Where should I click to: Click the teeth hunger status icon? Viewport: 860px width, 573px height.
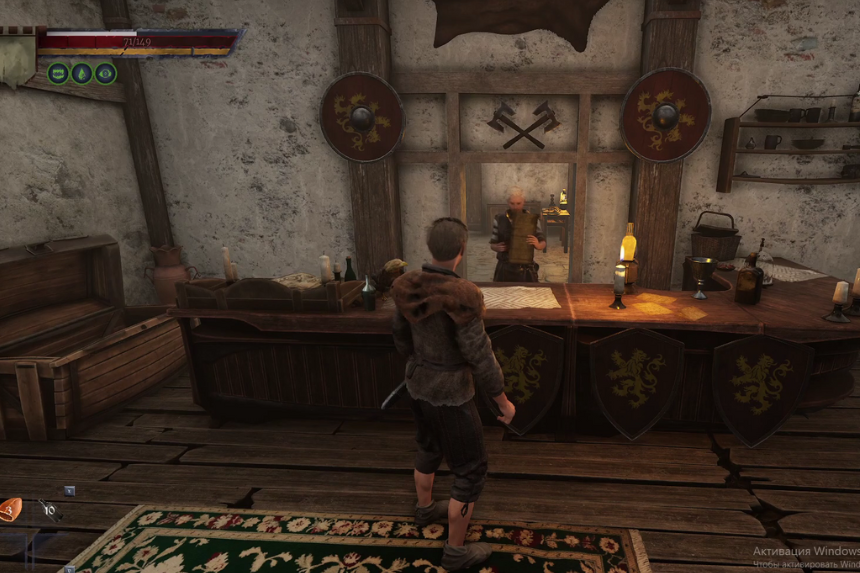(58, 73)
